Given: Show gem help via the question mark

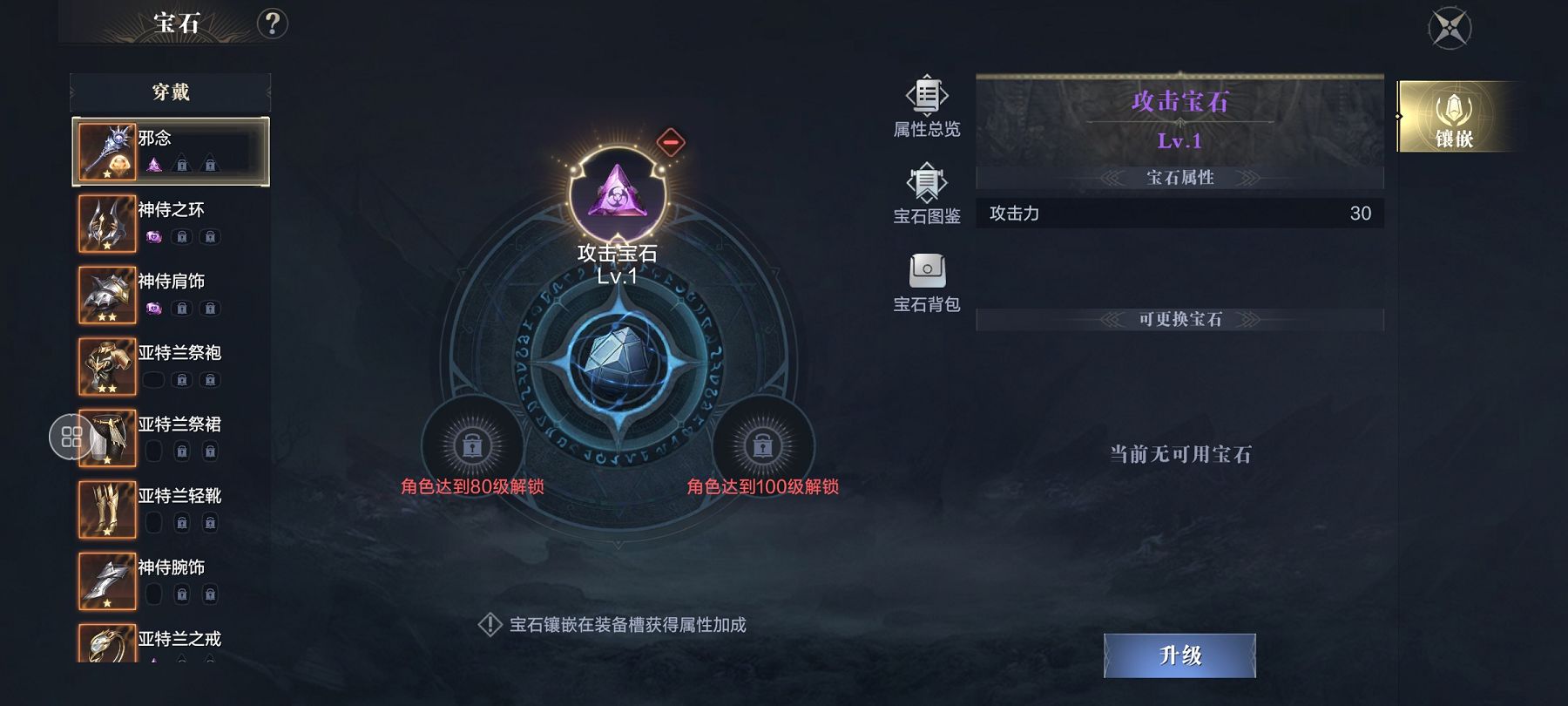Looking at the screenshot, I should [x=272, y=24].
